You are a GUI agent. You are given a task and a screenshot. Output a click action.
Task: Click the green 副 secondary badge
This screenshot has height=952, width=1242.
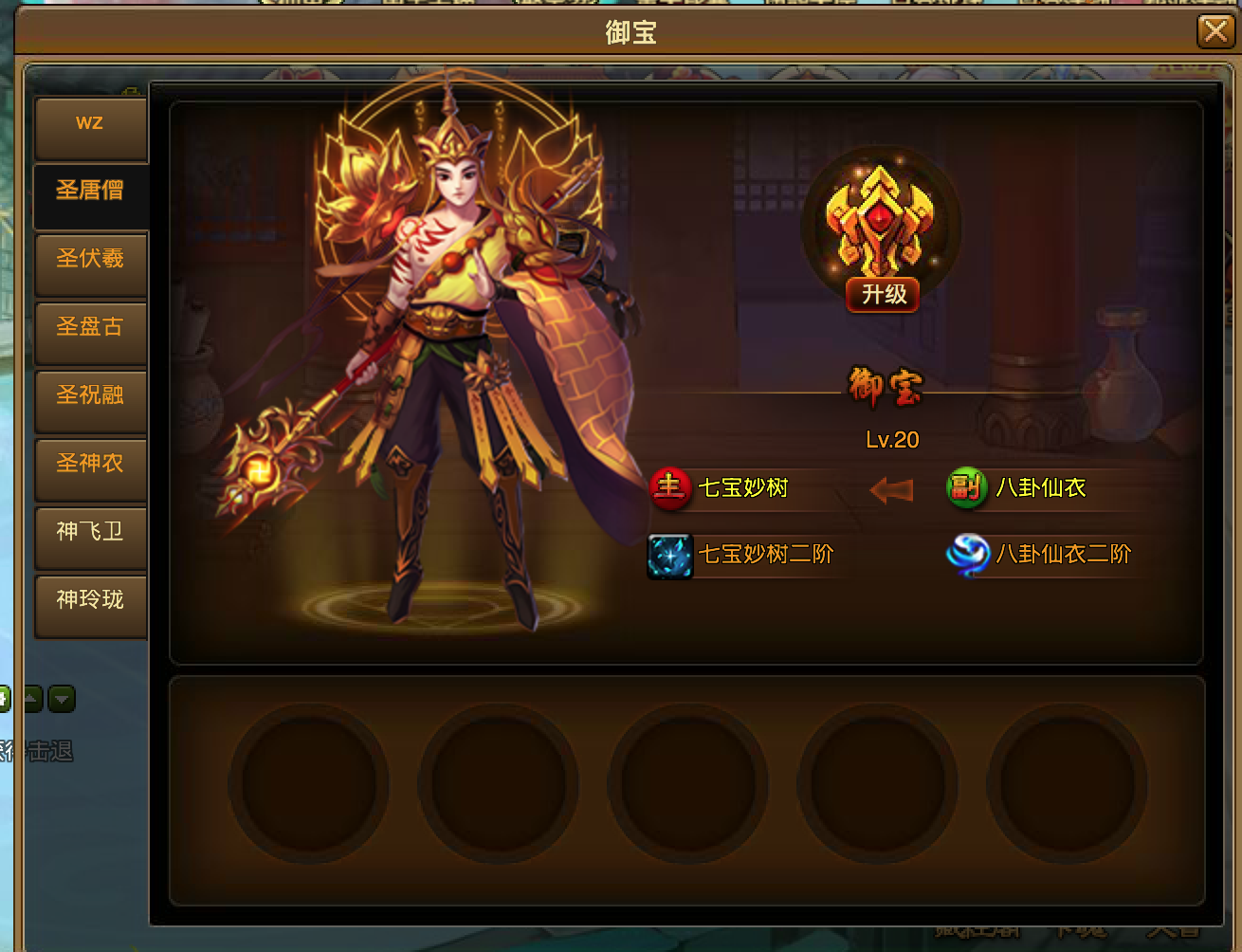[966, 487]
